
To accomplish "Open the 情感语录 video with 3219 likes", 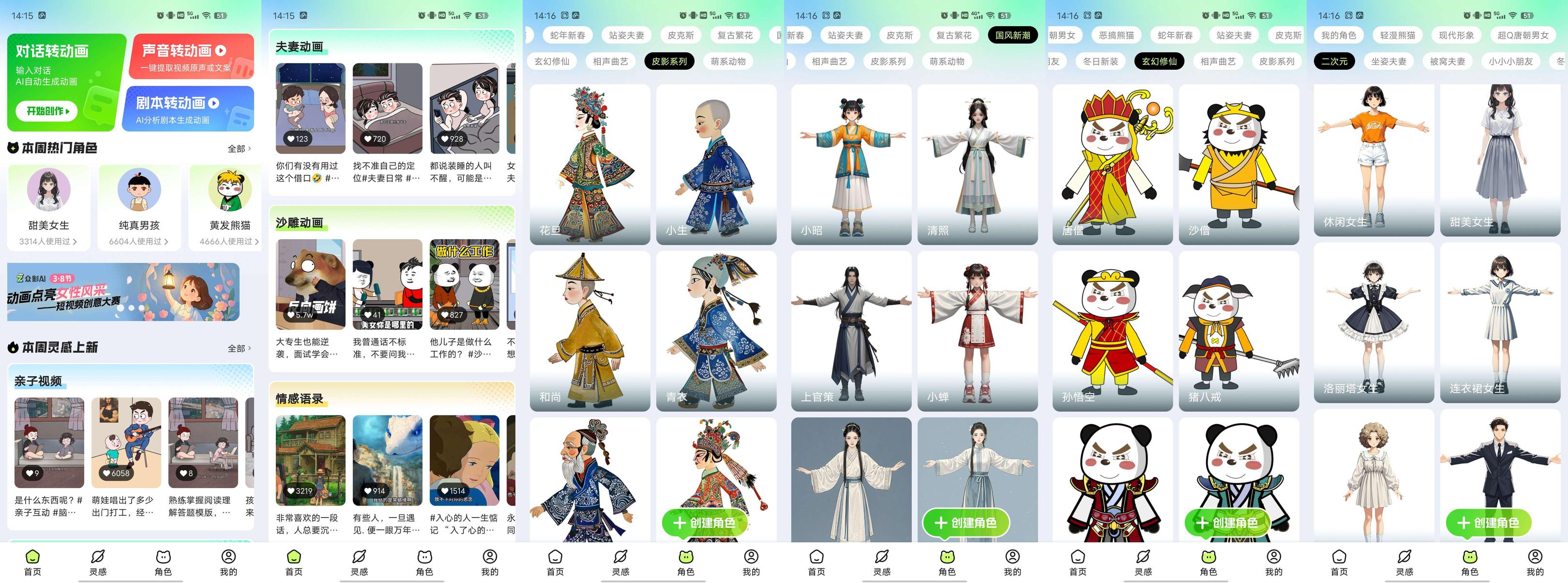I will tap(310, 460).
